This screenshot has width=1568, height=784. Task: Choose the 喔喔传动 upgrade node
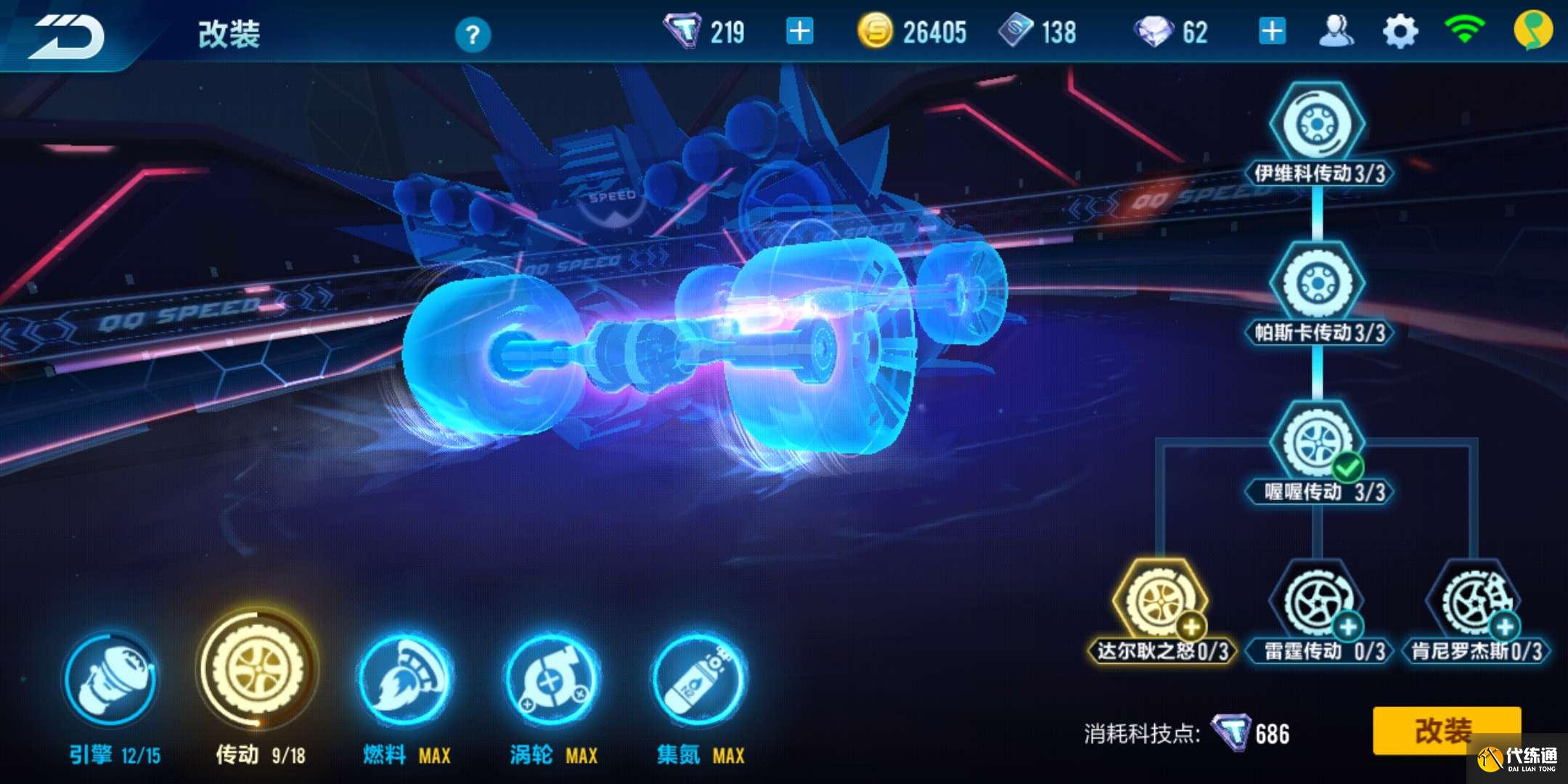(1317, 444)
